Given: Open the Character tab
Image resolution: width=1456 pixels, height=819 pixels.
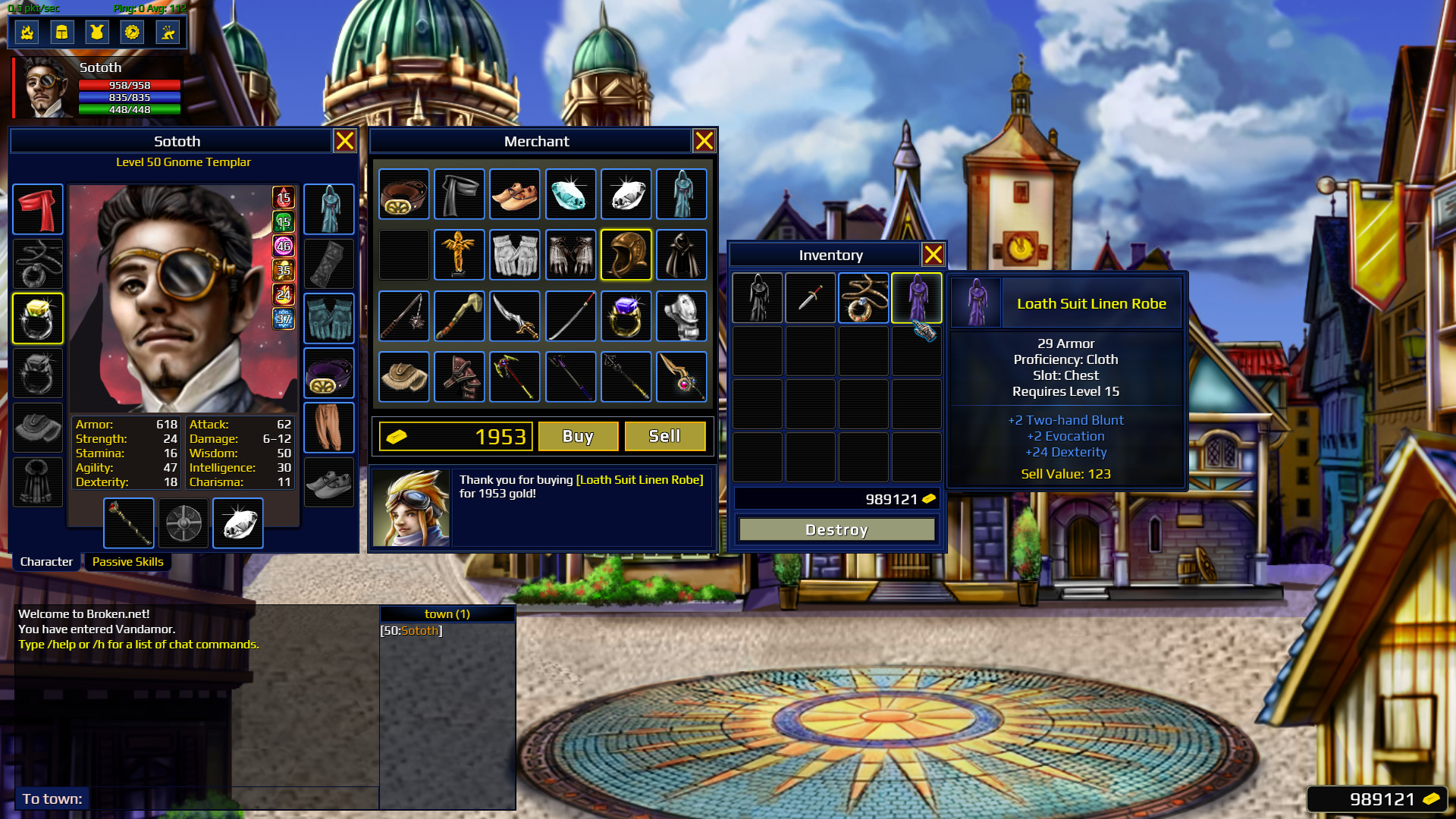Looking at the screenshot, I should (x=45, y=561).
